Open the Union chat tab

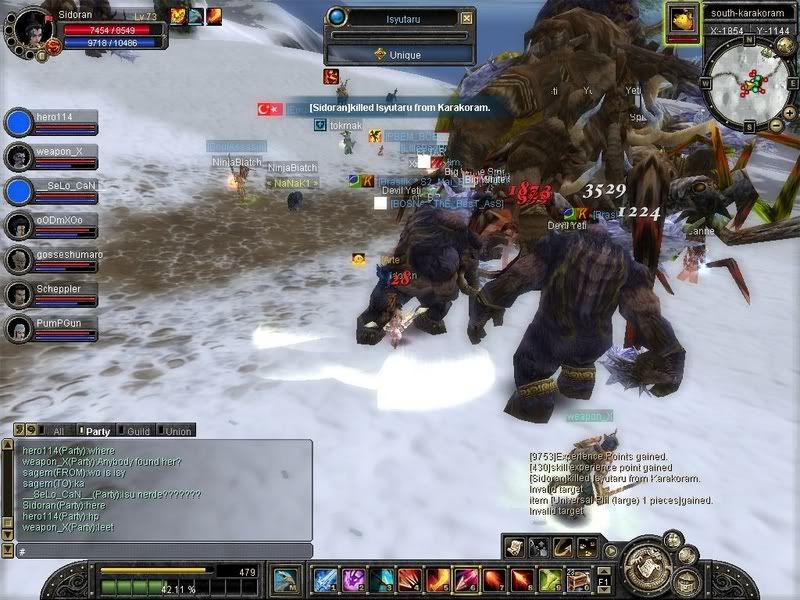tap(178, 431)
